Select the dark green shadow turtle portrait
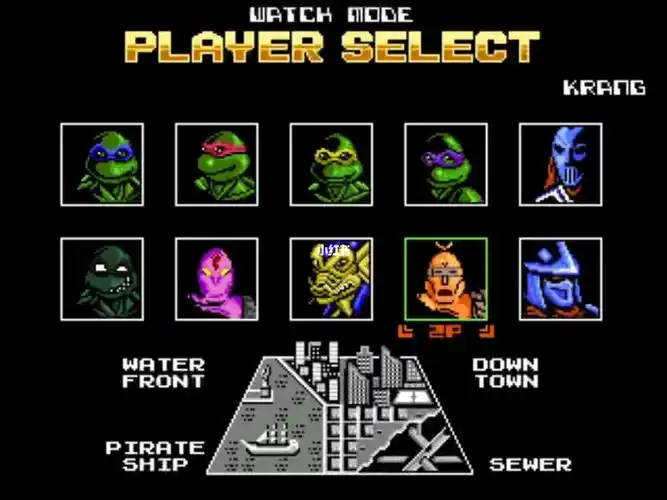 click(102, 279)
